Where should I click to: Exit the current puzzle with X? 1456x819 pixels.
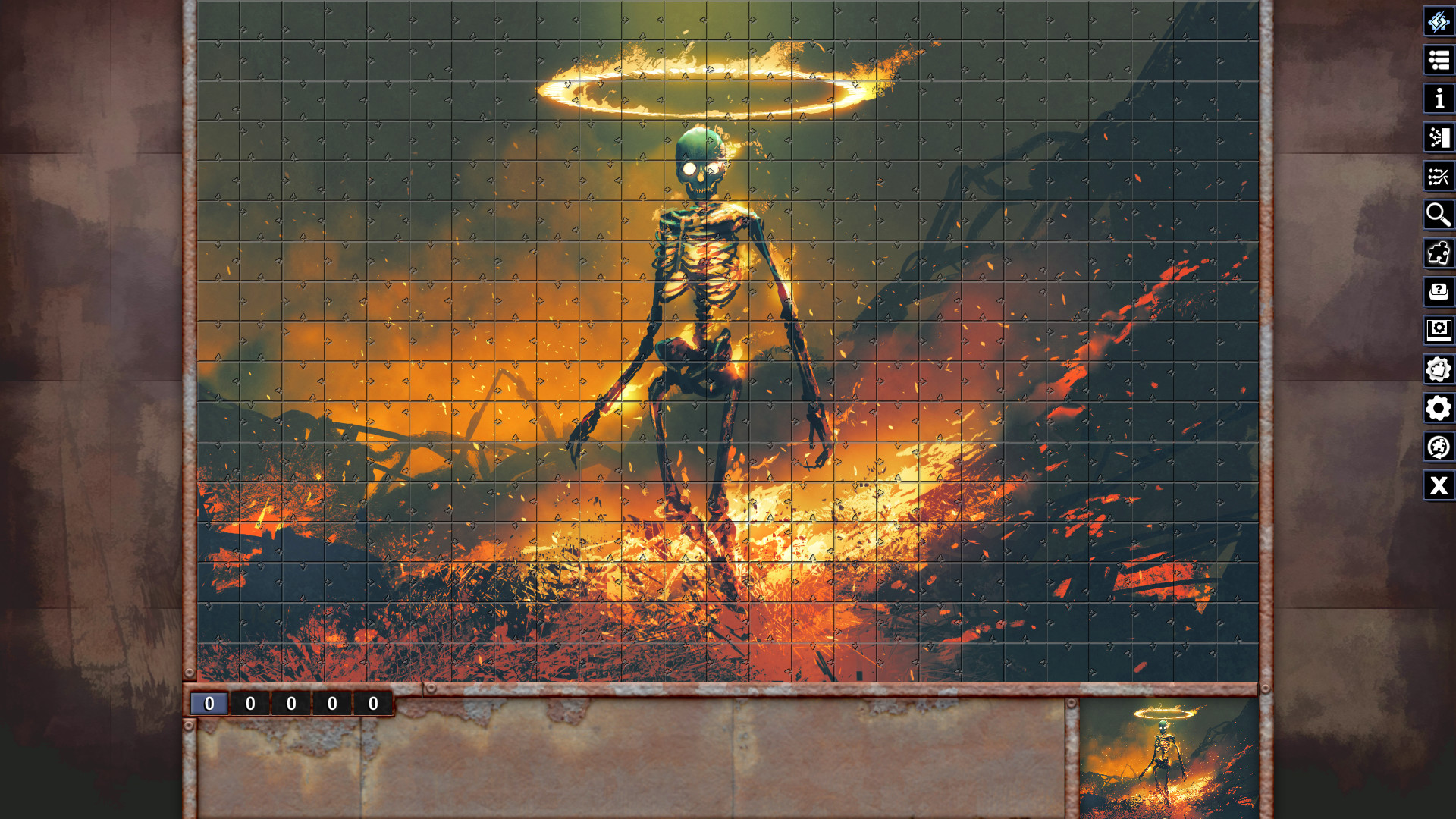click(x=1439, y=486)
